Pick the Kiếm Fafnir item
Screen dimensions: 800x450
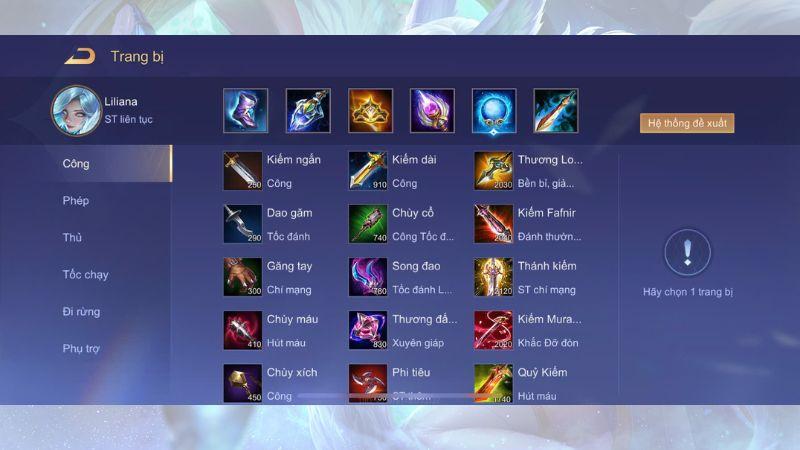tap(493, 224)
